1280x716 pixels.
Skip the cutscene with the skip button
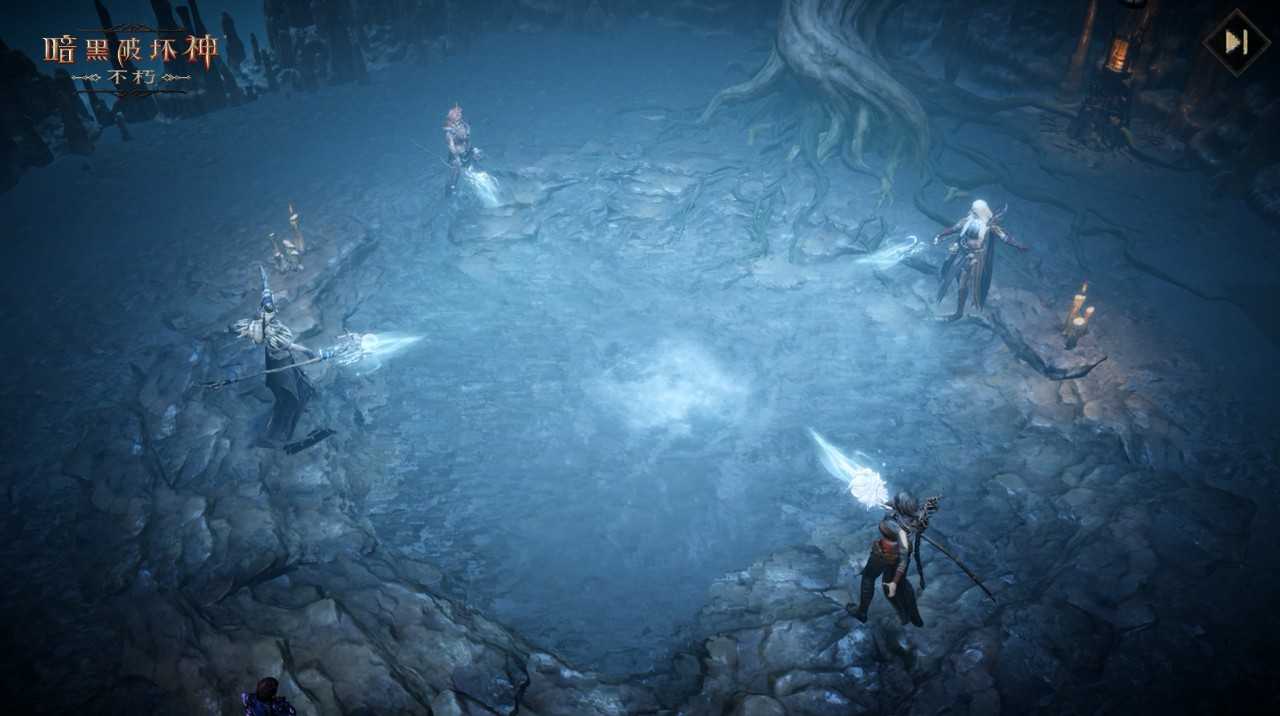tap(1236, 42)
